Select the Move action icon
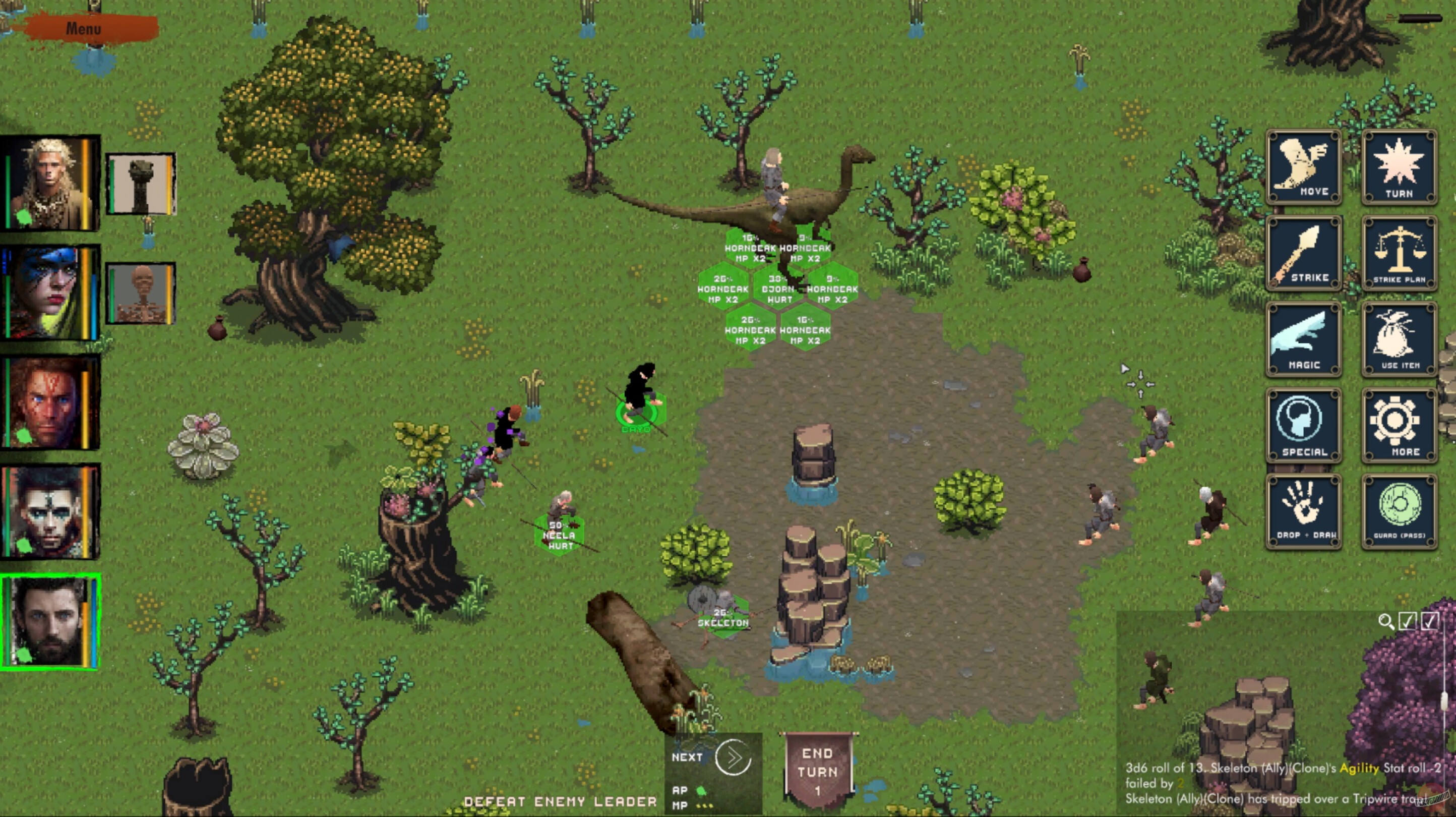The width and height of the screenshot is (1456, 817). 1303,166
